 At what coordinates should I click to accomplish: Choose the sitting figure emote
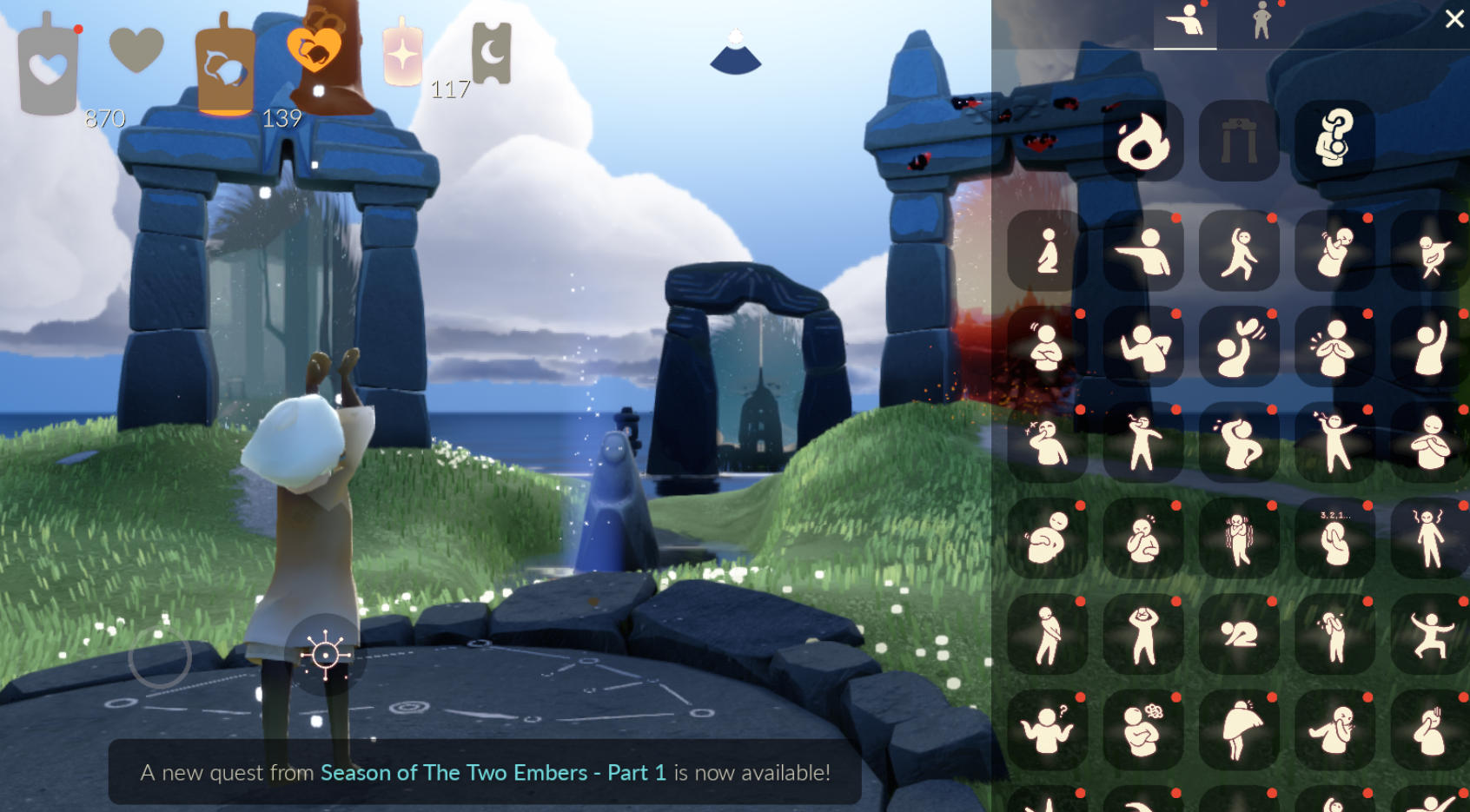click(1047, 251)
